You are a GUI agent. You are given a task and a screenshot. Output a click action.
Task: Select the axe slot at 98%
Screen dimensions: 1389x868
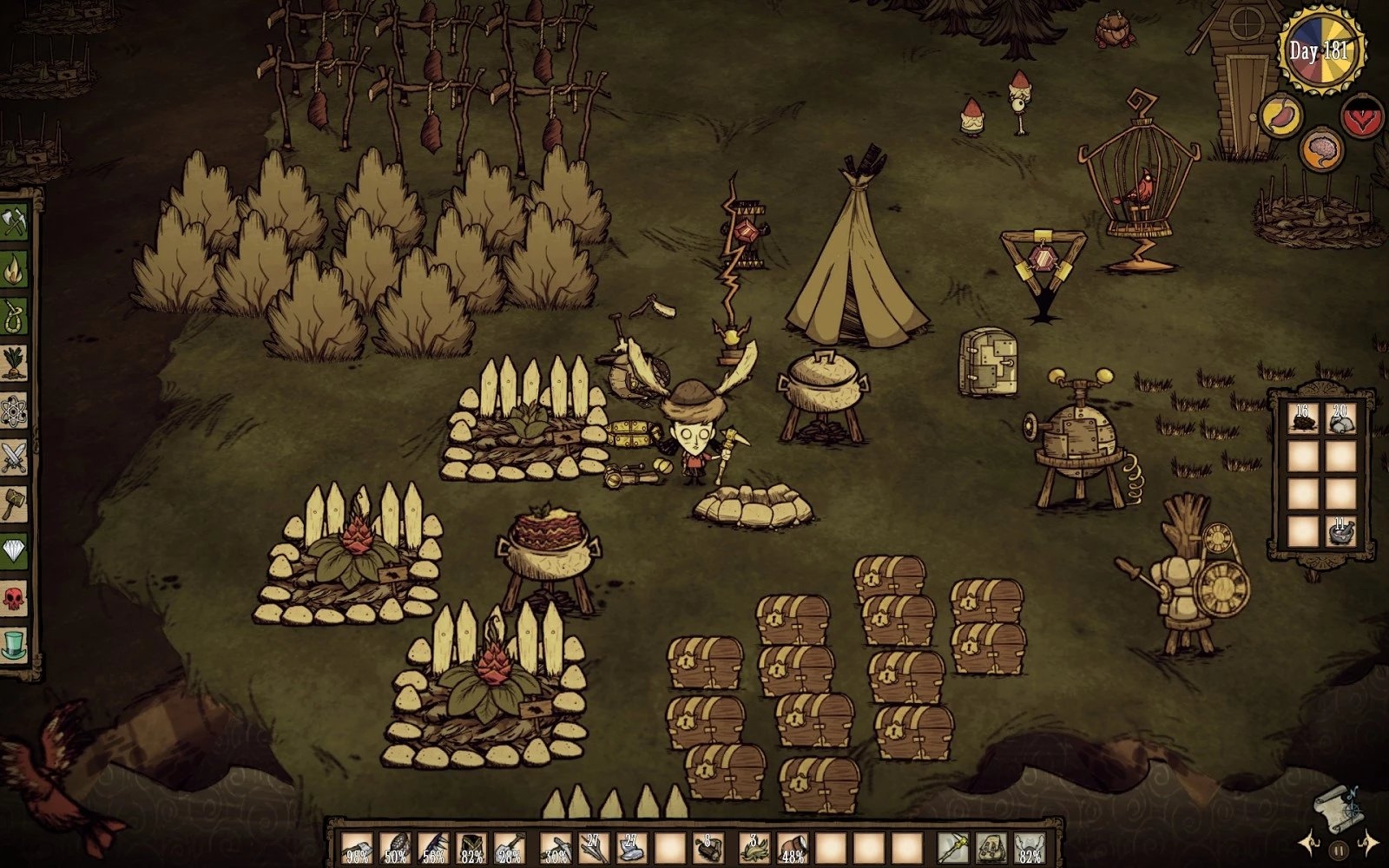coord(356,847)
